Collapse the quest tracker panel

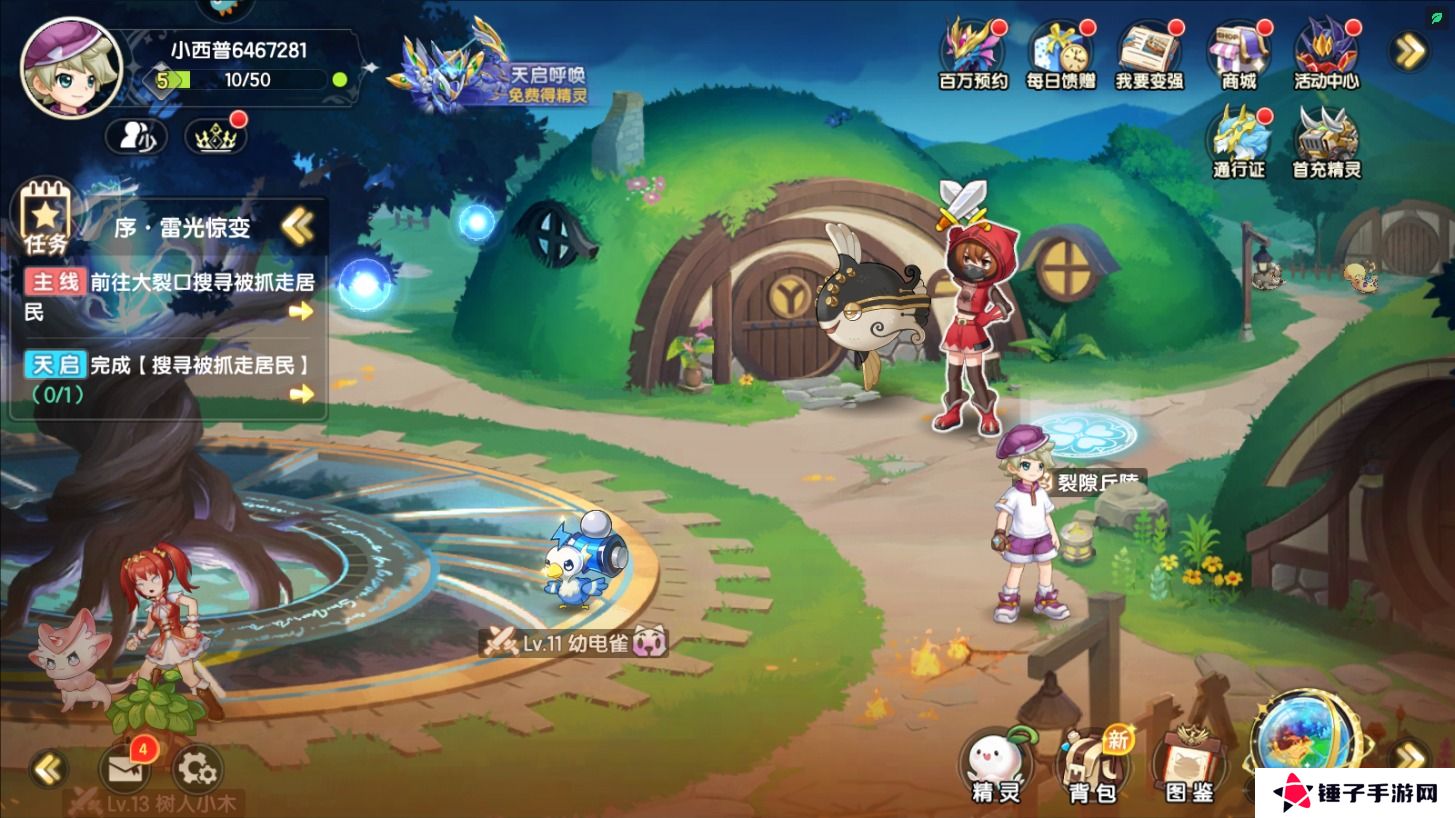point(297,227)
